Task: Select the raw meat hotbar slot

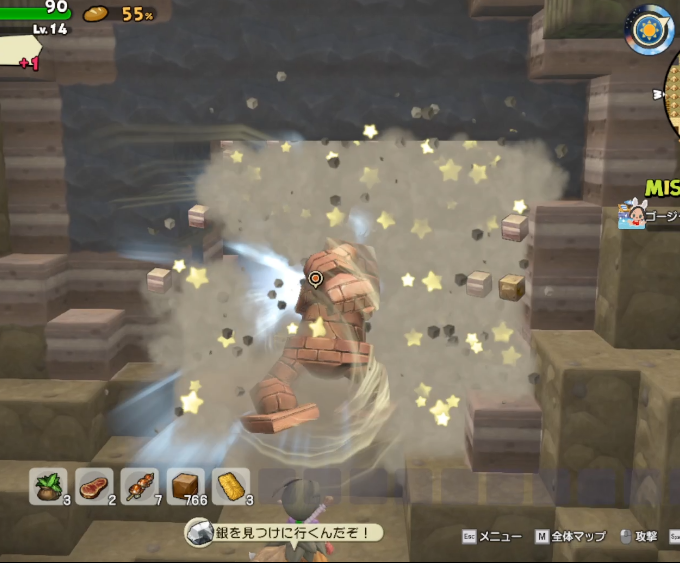Action: (x=94, y=485)
